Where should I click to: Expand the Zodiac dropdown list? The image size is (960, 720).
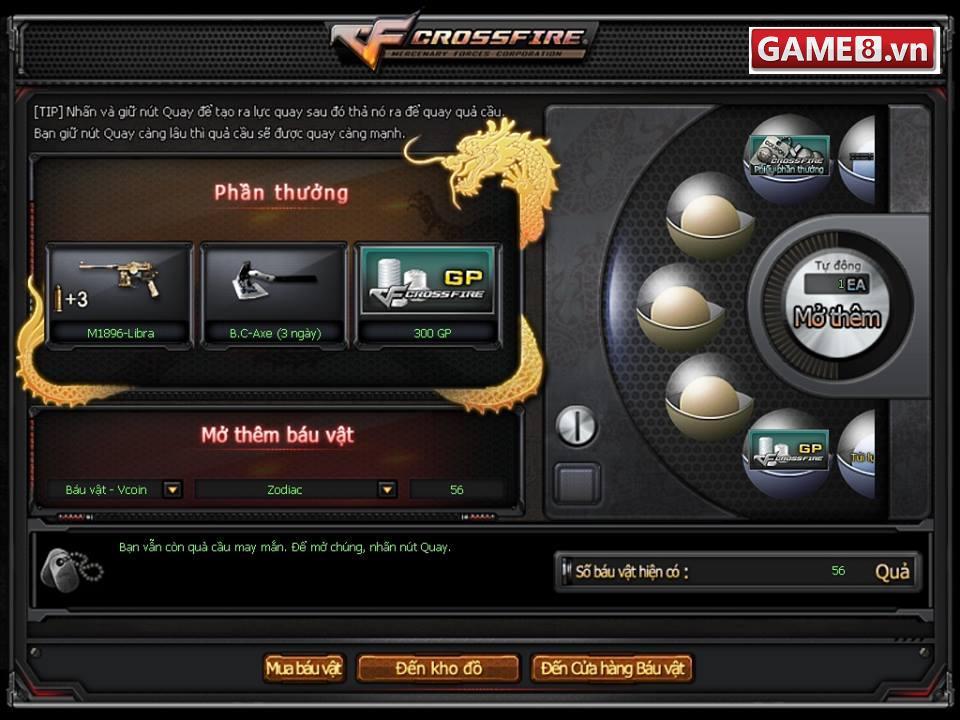[x=387, y=489]
